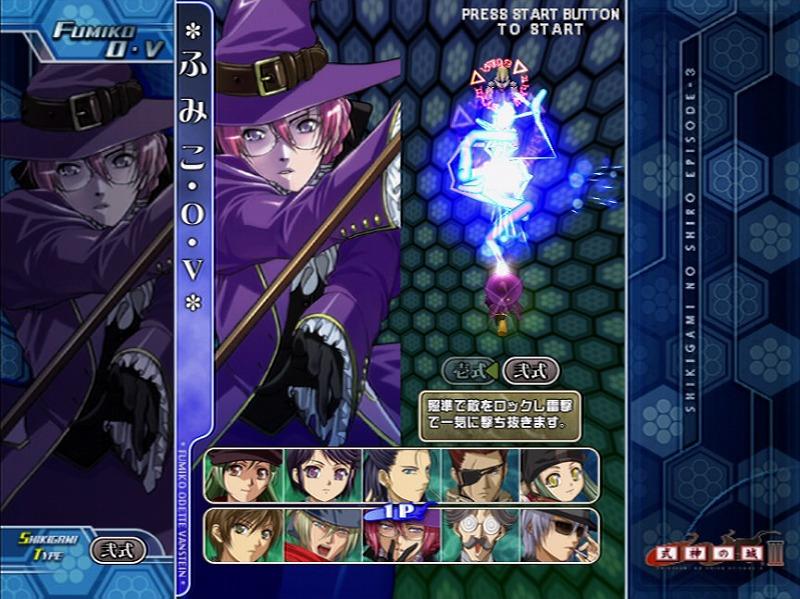Select the eyepatch man portrait
This screenshot has width=800, height=599.
click(x=480, y=474)
